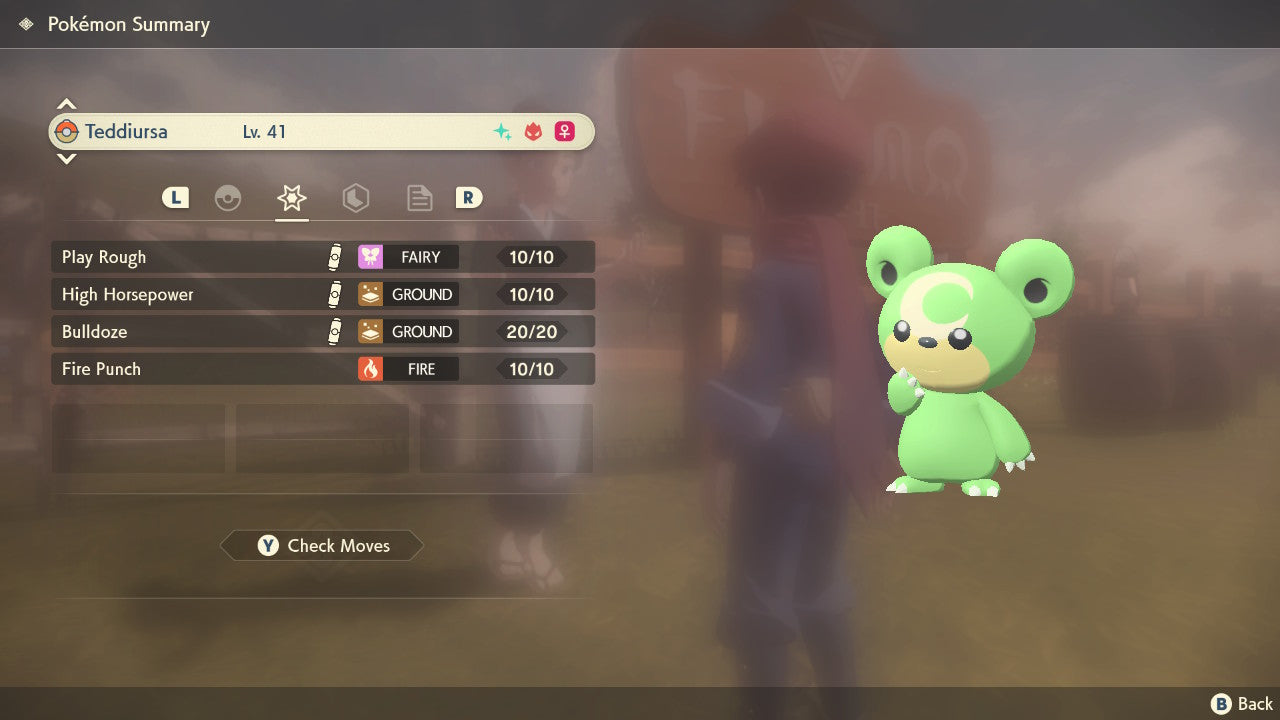Open the notes document tab

pyautogui.click(x=419, y=198)
